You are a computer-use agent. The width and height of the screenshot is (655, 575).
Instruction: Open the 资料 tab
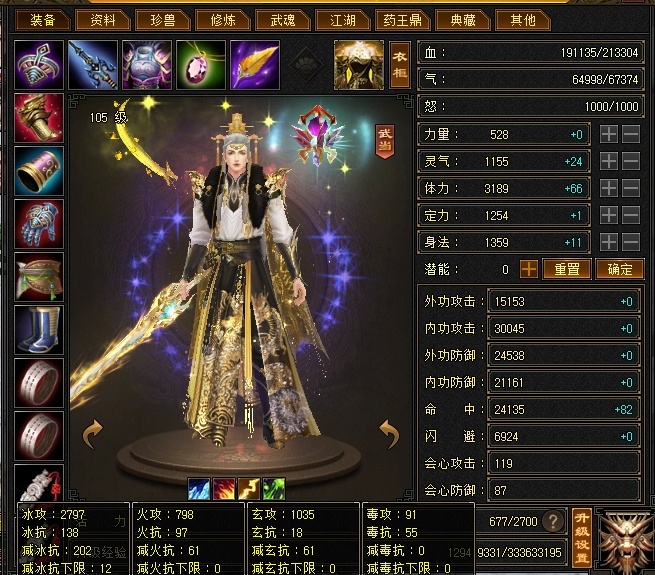[x=103, y=19]
